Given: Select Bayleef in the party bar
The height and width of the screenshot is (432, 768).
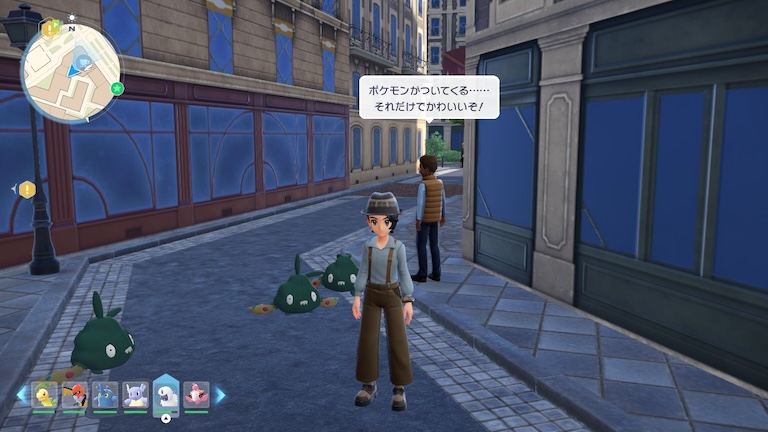Looking at the screenshot, I should 45,395.
